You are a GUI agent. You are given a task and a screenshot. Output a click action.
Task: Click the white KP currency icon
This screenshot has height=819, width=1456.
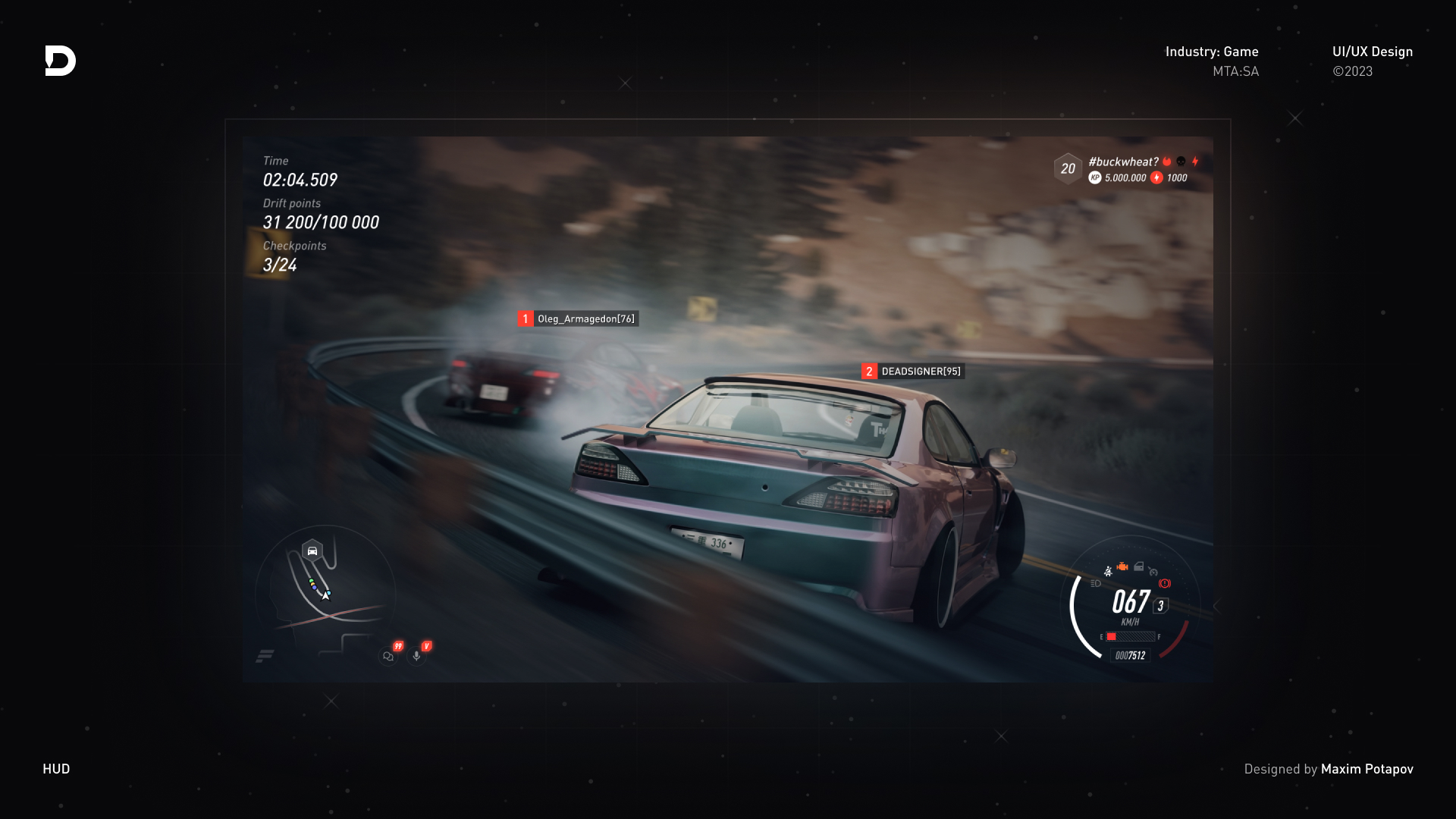click(x=1095, y=177)
